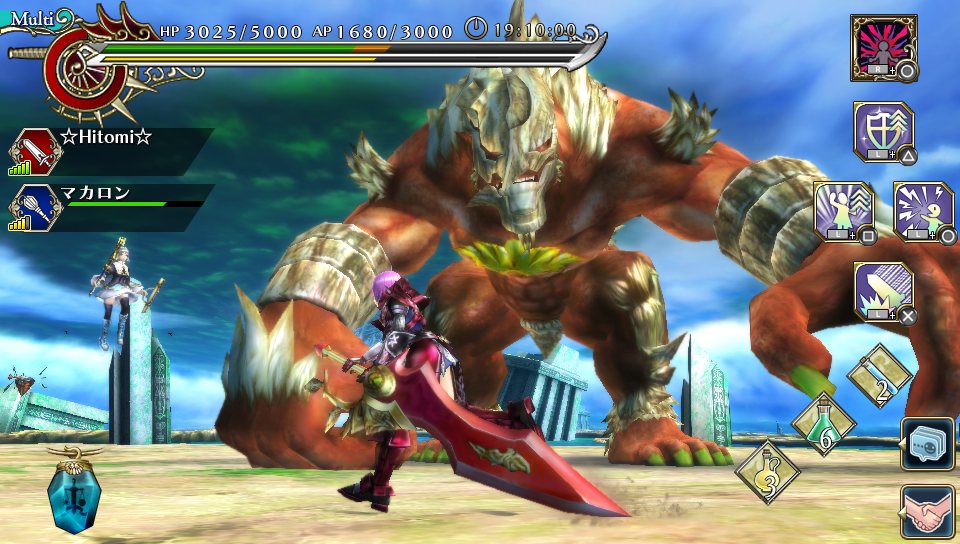Trigger the shouting figure taunt skill
The image size is (960, 544).
pyautogui.click(x=921, y=210)
